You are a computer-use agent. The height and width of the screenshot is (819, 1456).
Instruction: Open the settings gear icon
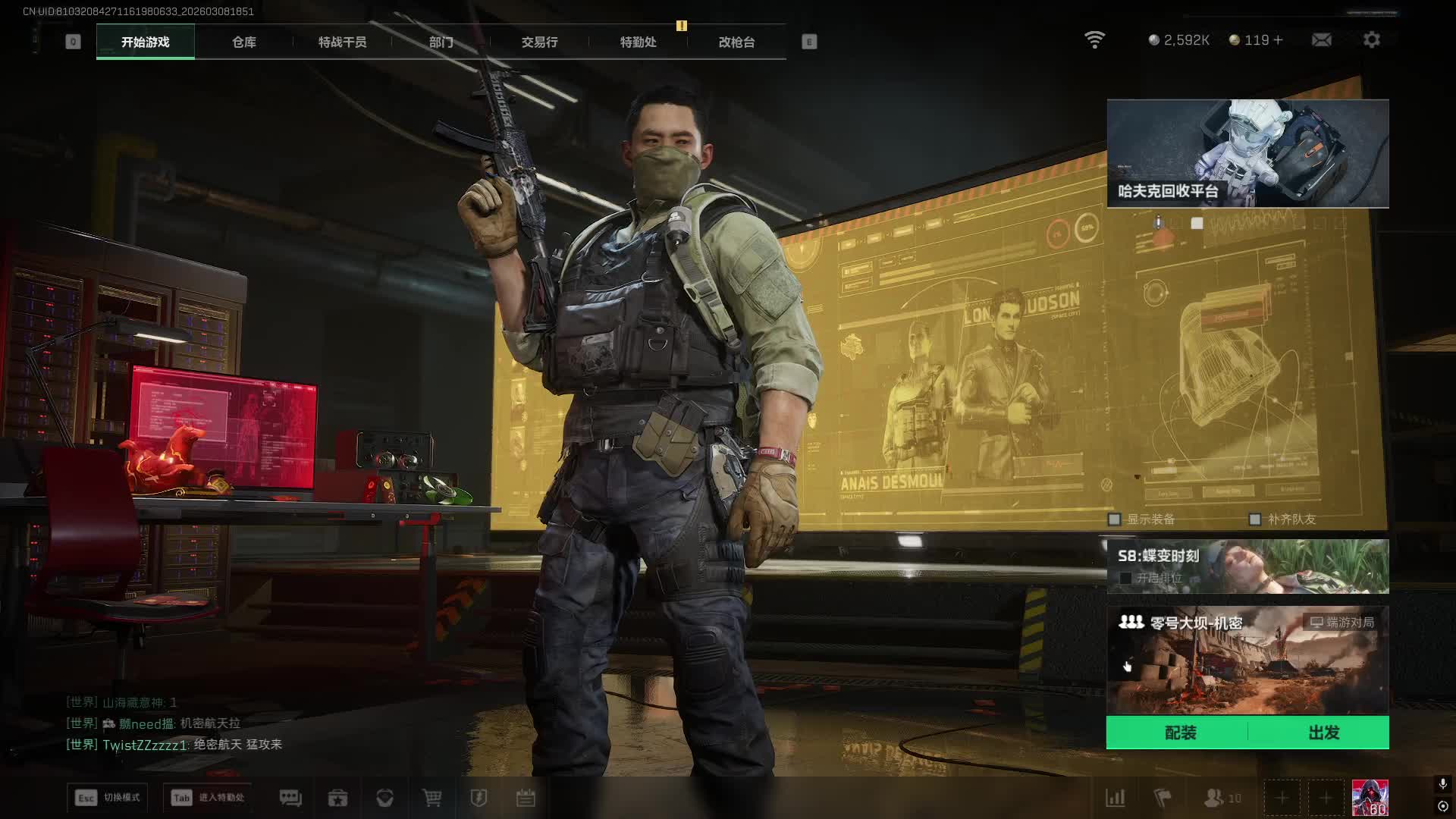click(1371, 39)
